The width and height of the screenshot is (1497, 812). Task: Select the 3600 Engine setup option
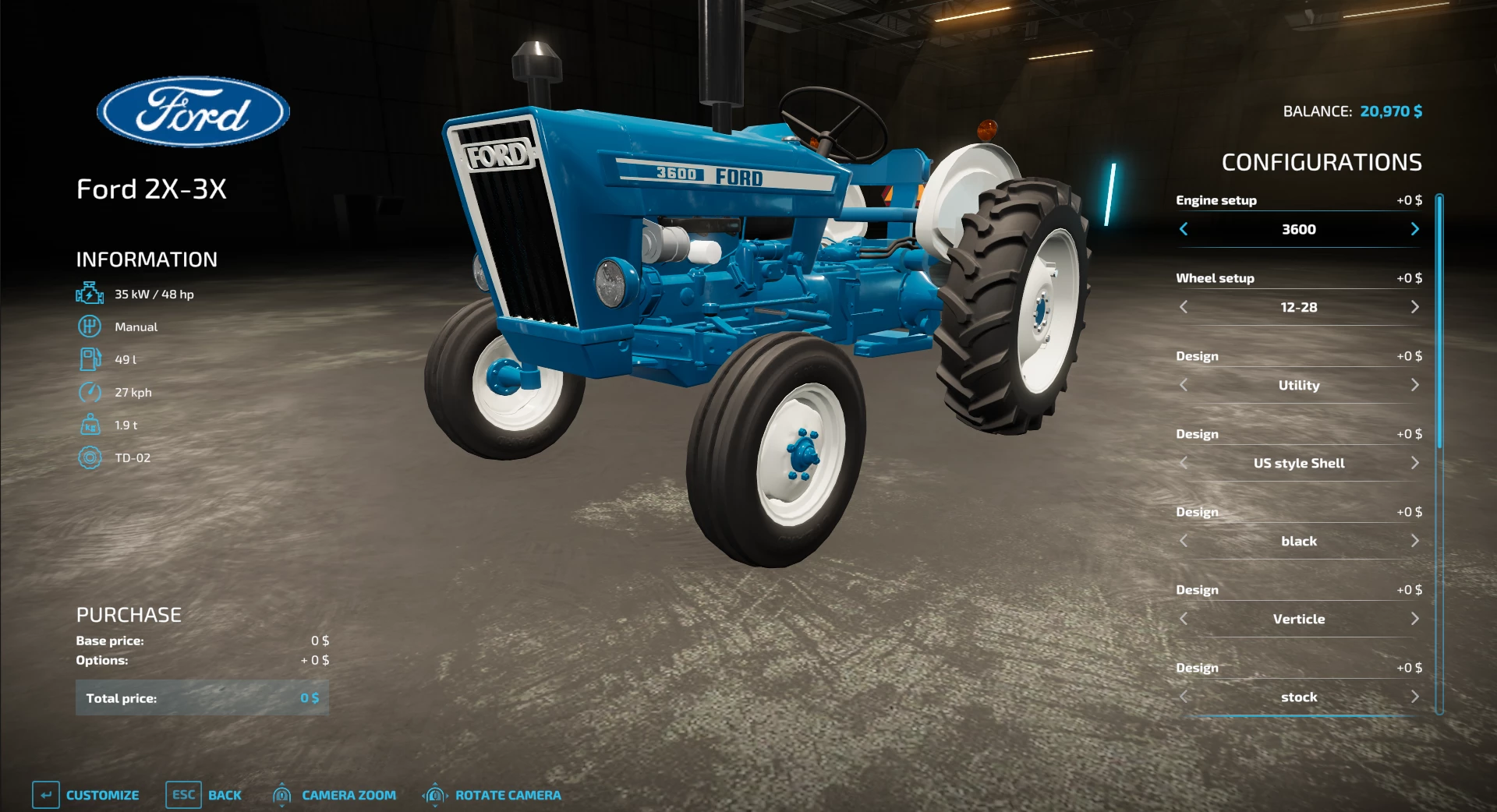click(x=1298, y=229)
